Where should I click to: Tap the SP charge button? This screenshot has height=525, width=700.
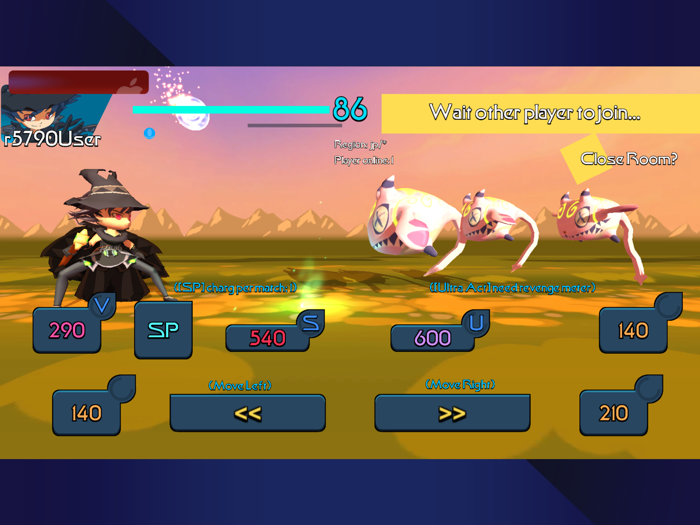[163, 330]
